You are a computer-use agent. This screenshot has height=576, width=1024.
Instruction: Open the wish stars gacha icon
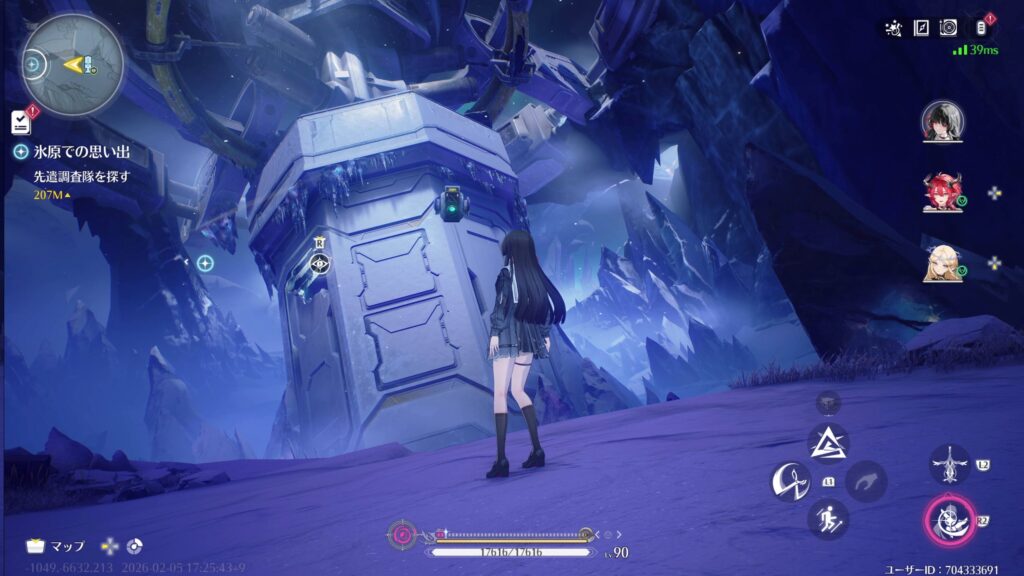coord(895,28)
